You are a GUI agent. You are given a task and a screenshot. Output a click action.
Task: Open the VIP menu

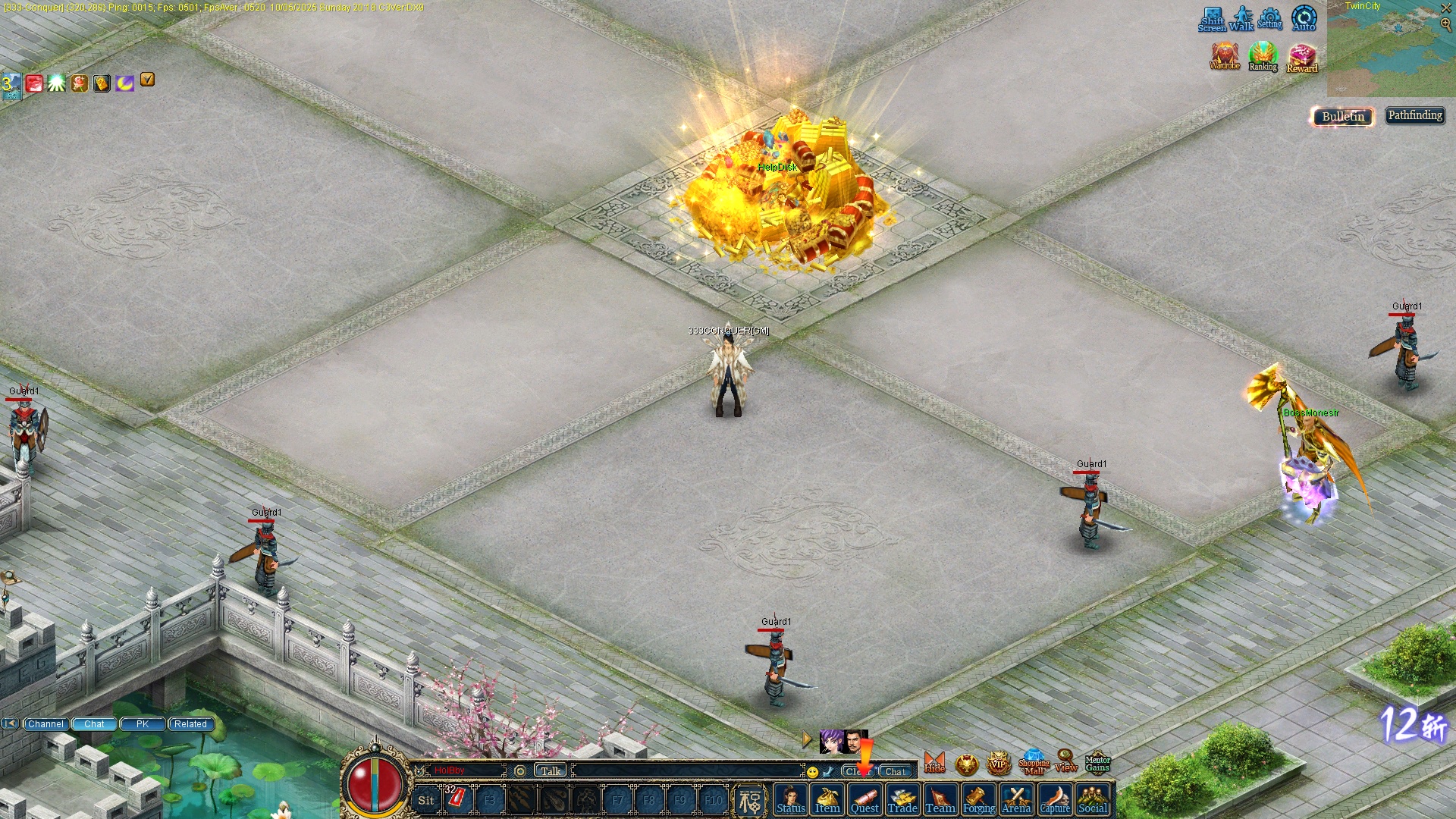(998, 764)
